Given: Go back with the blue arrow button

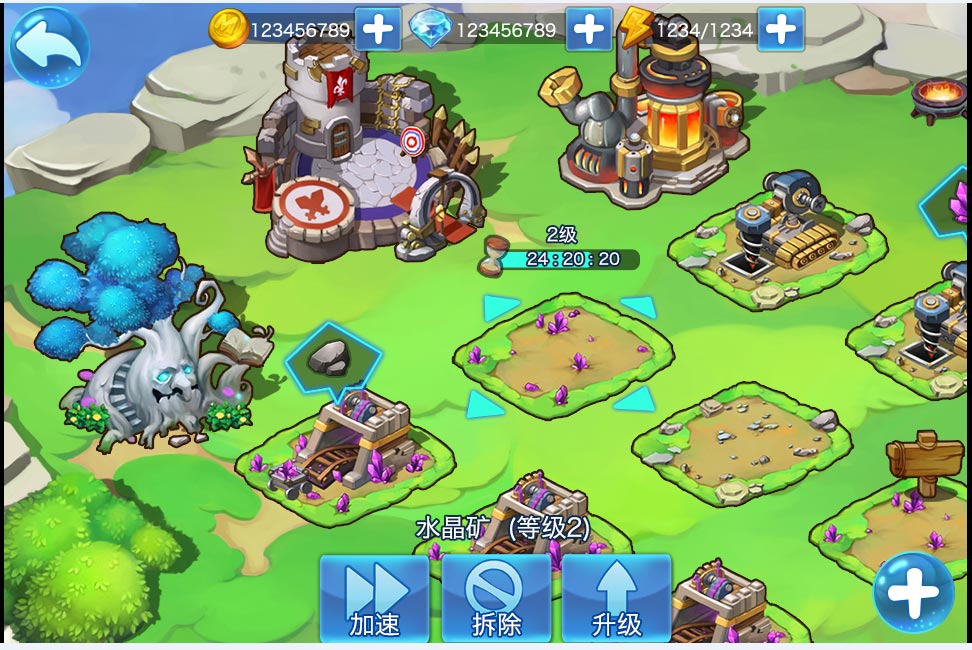Looking at the screenshot, I should 49,46.
